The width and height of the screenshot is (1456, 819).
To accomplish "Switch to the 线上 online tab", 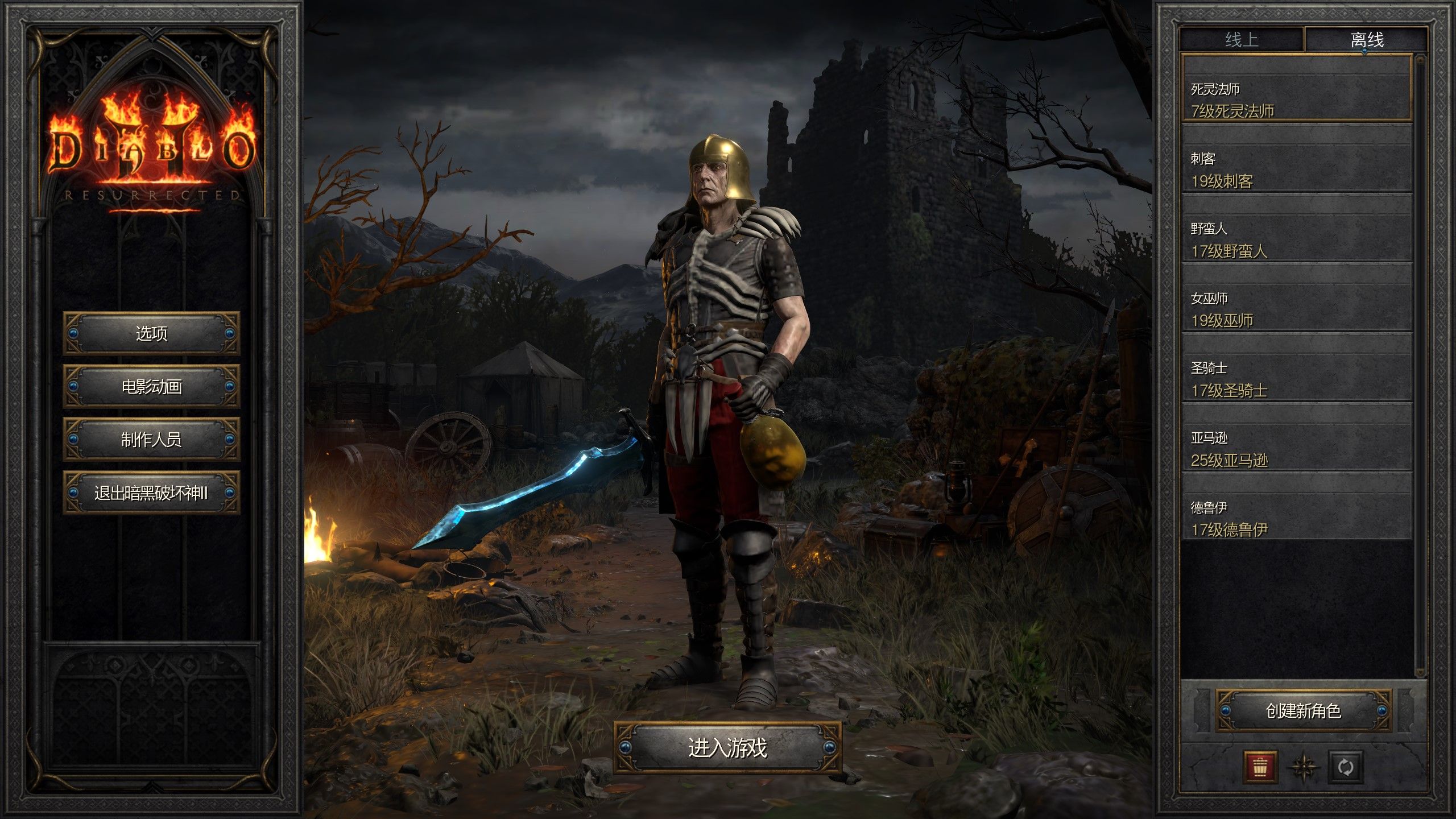I will click(1242, 40).
